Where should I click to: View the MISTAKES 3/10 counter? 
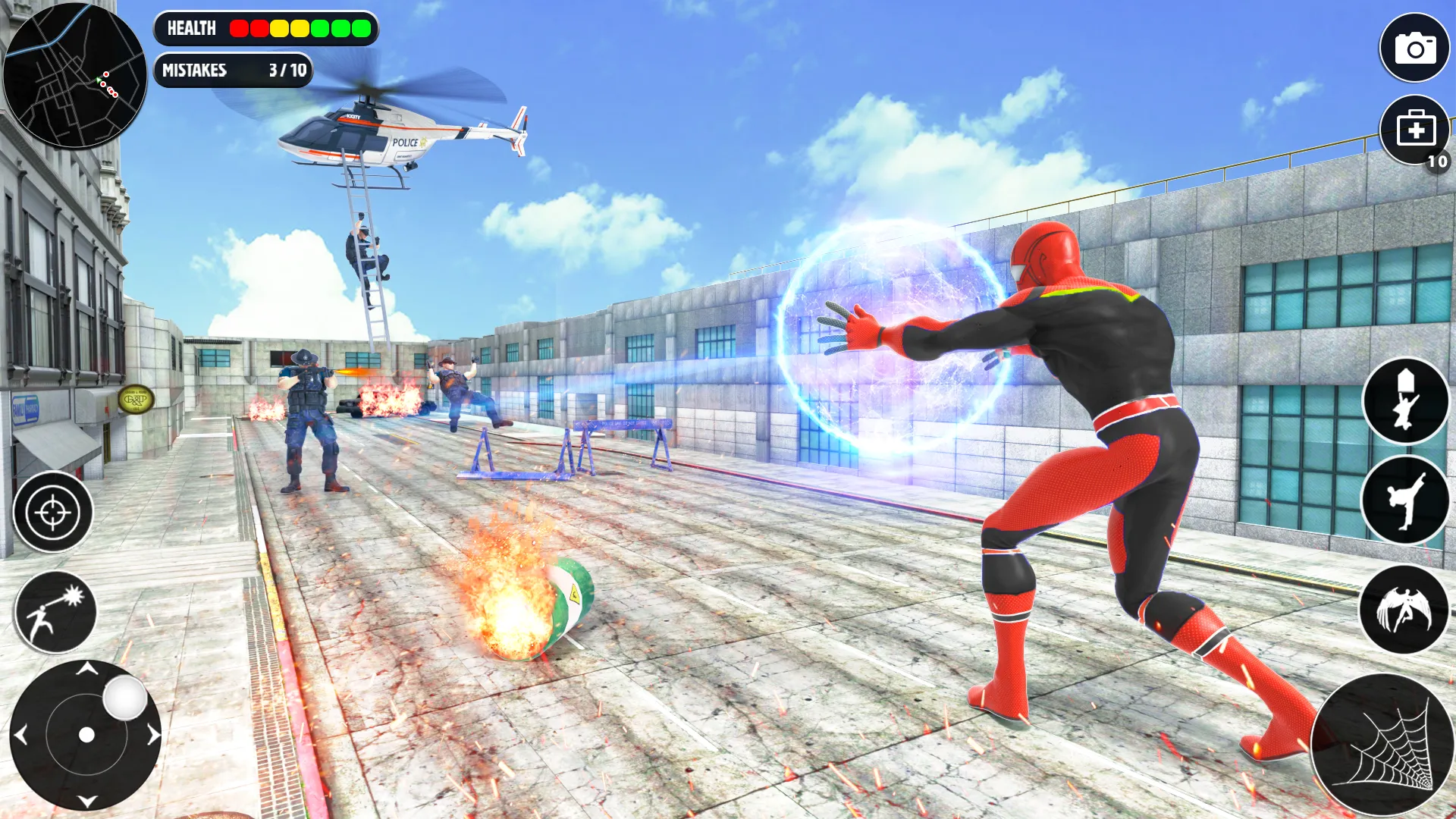233,71
